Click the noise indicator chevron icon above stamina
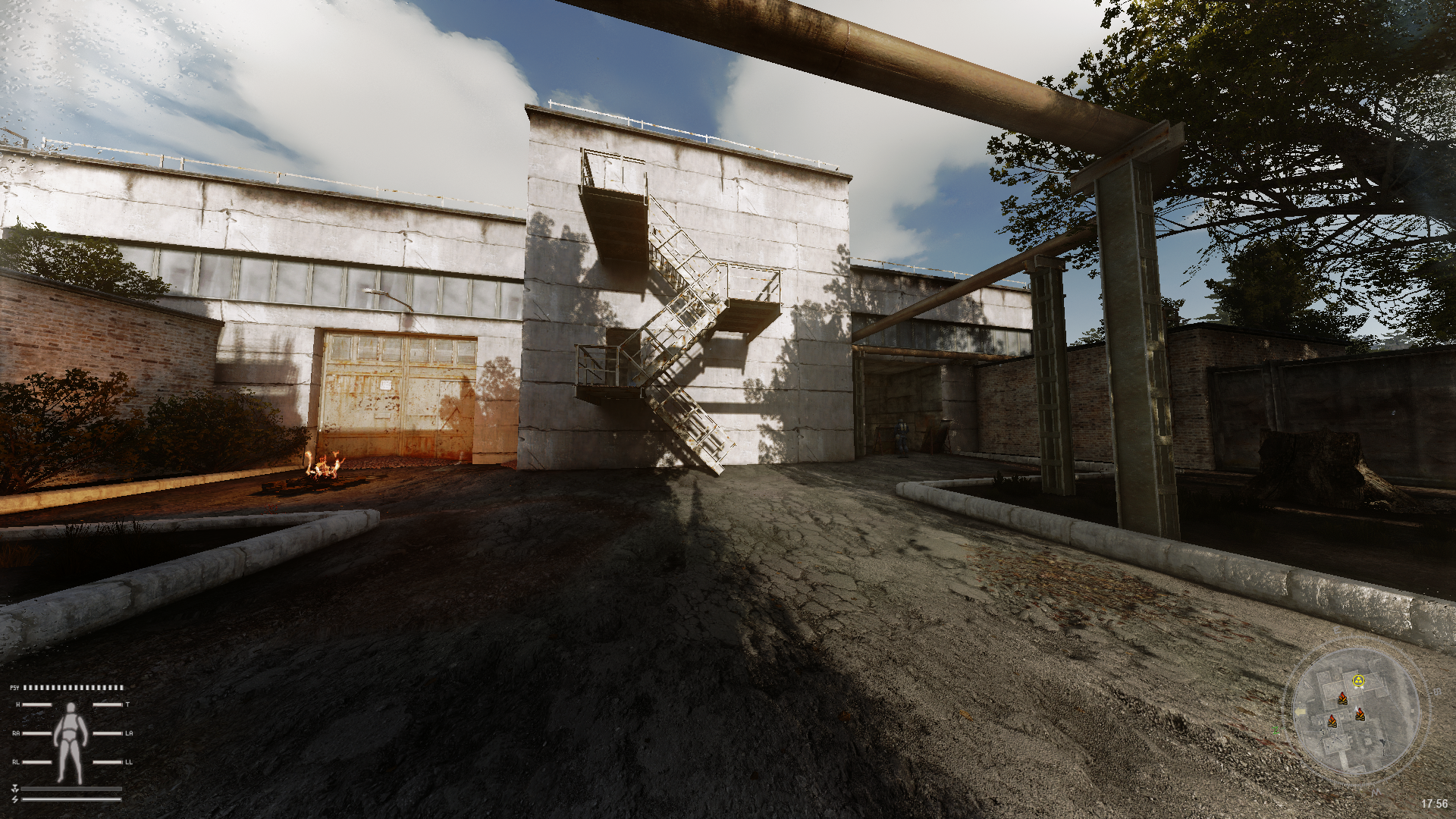Viewport: 1456px width, 819px height. tap(15, 787)
